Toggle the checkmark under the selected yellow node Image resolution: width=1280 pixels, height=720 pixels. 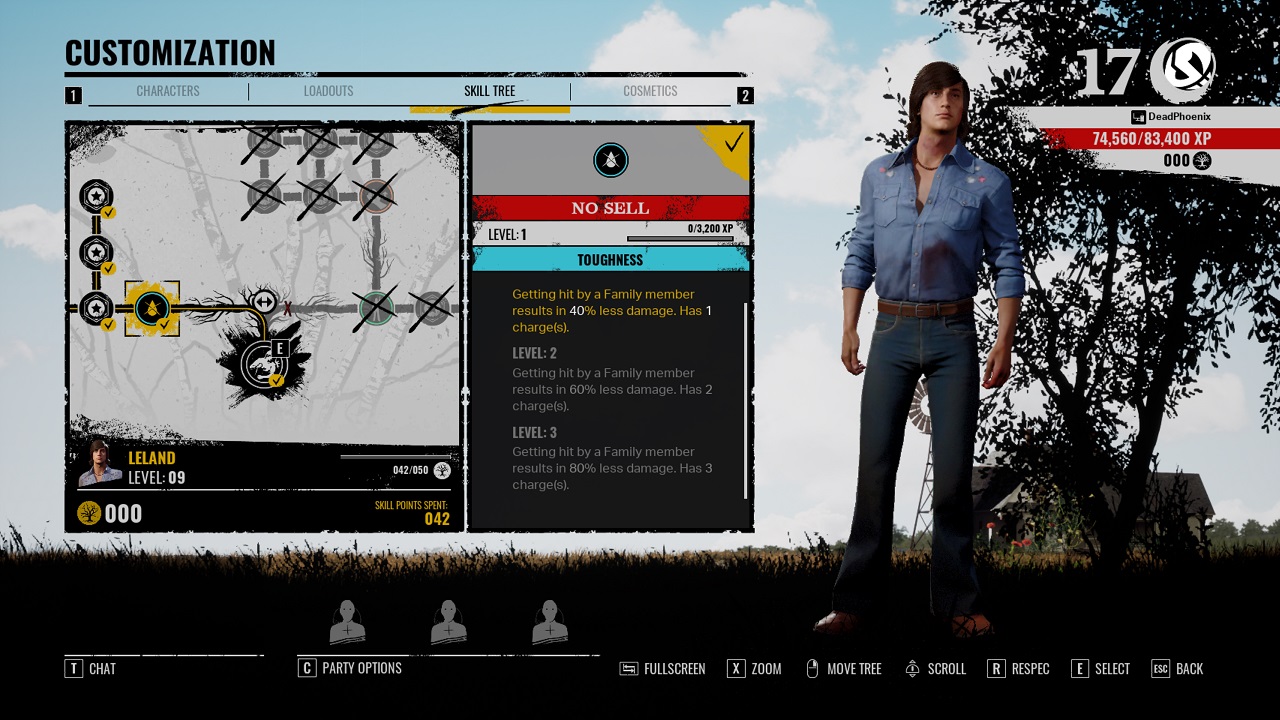coord(163,324)
